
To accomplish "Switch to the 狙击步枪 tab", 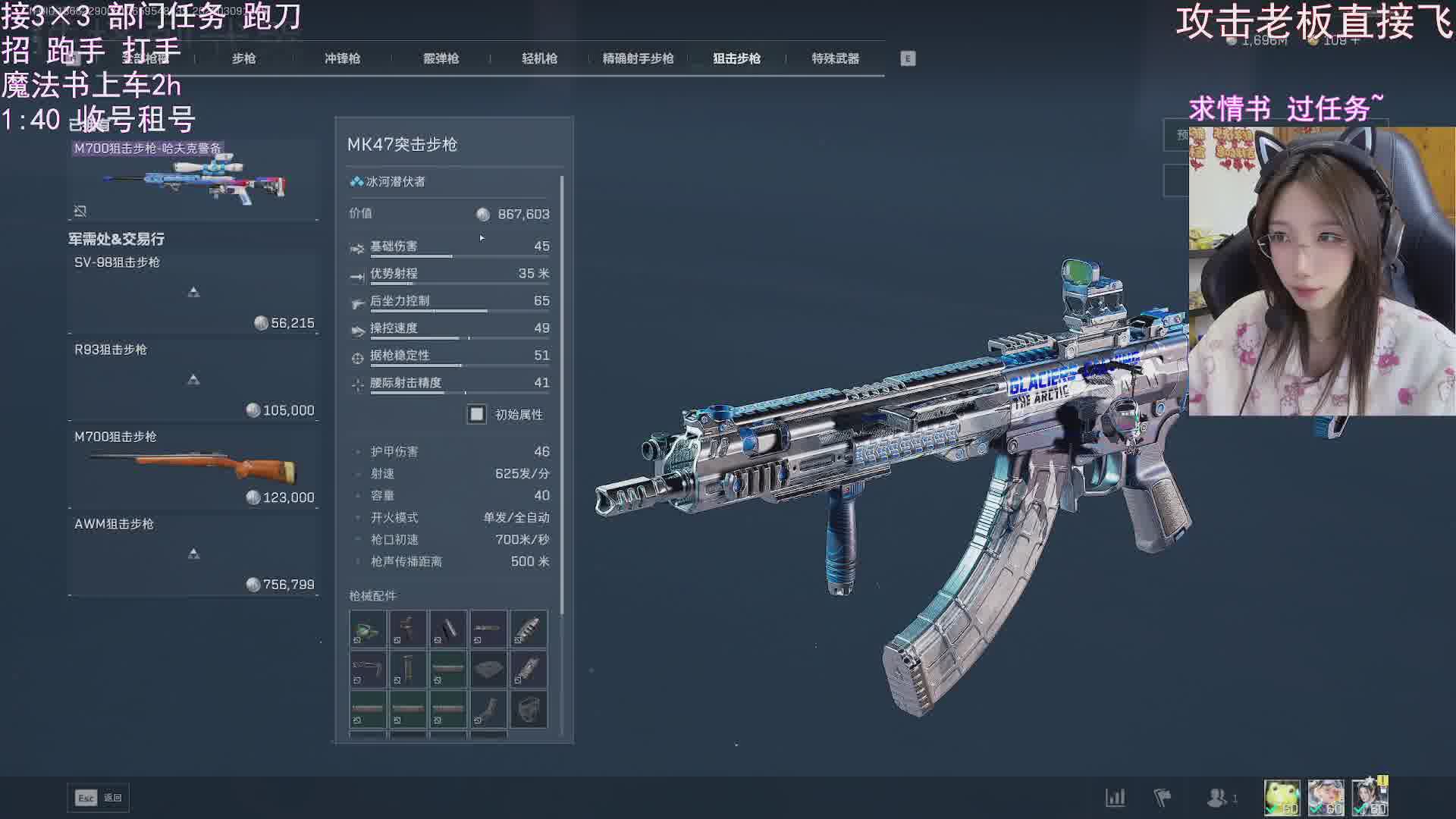I will pyautogui.click(x=736, y=58).
